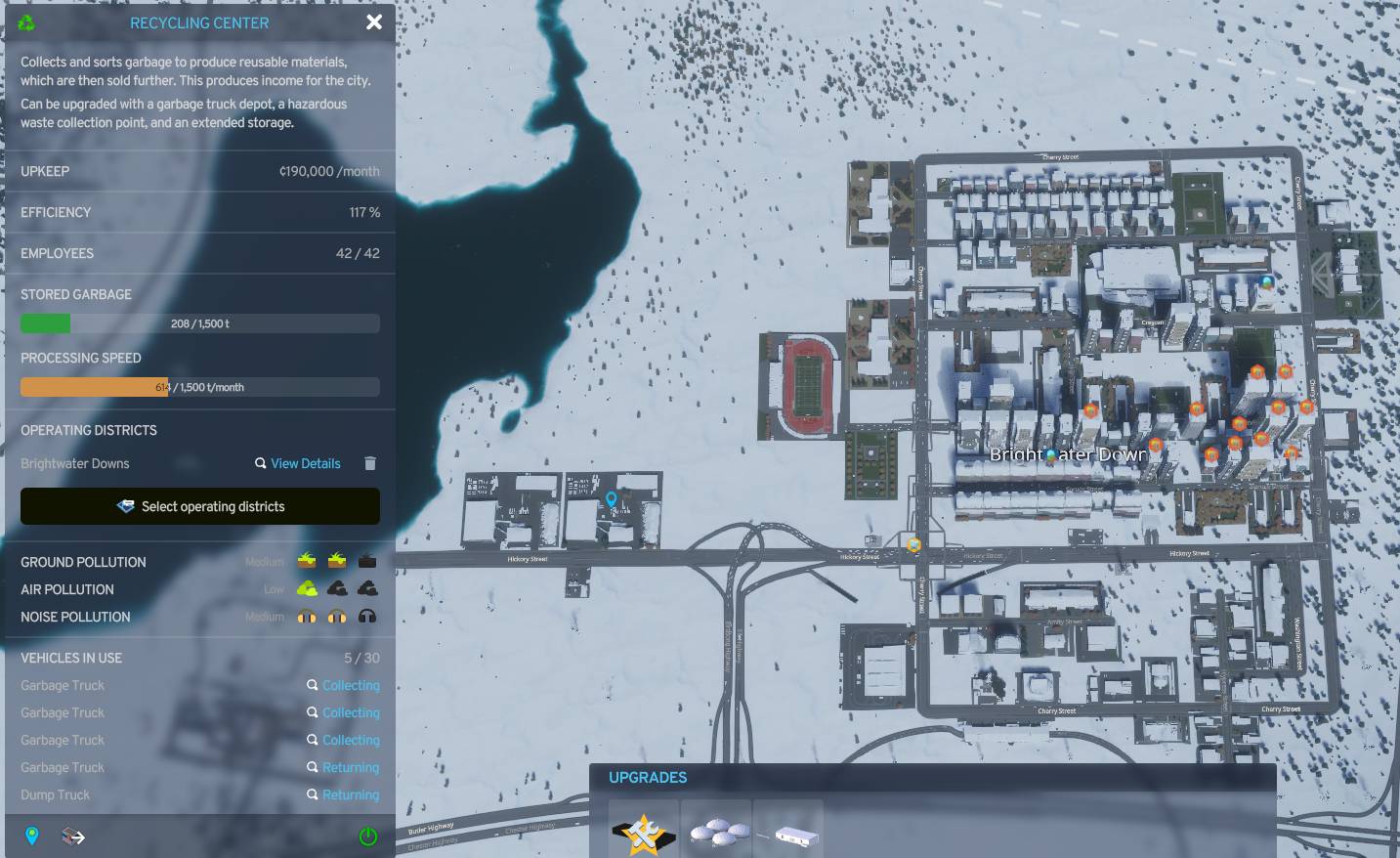Image resolution: width=1400 pixels, height=858 pixels.
Task: Toggle the building off with the power button
Action: [368, 837]
